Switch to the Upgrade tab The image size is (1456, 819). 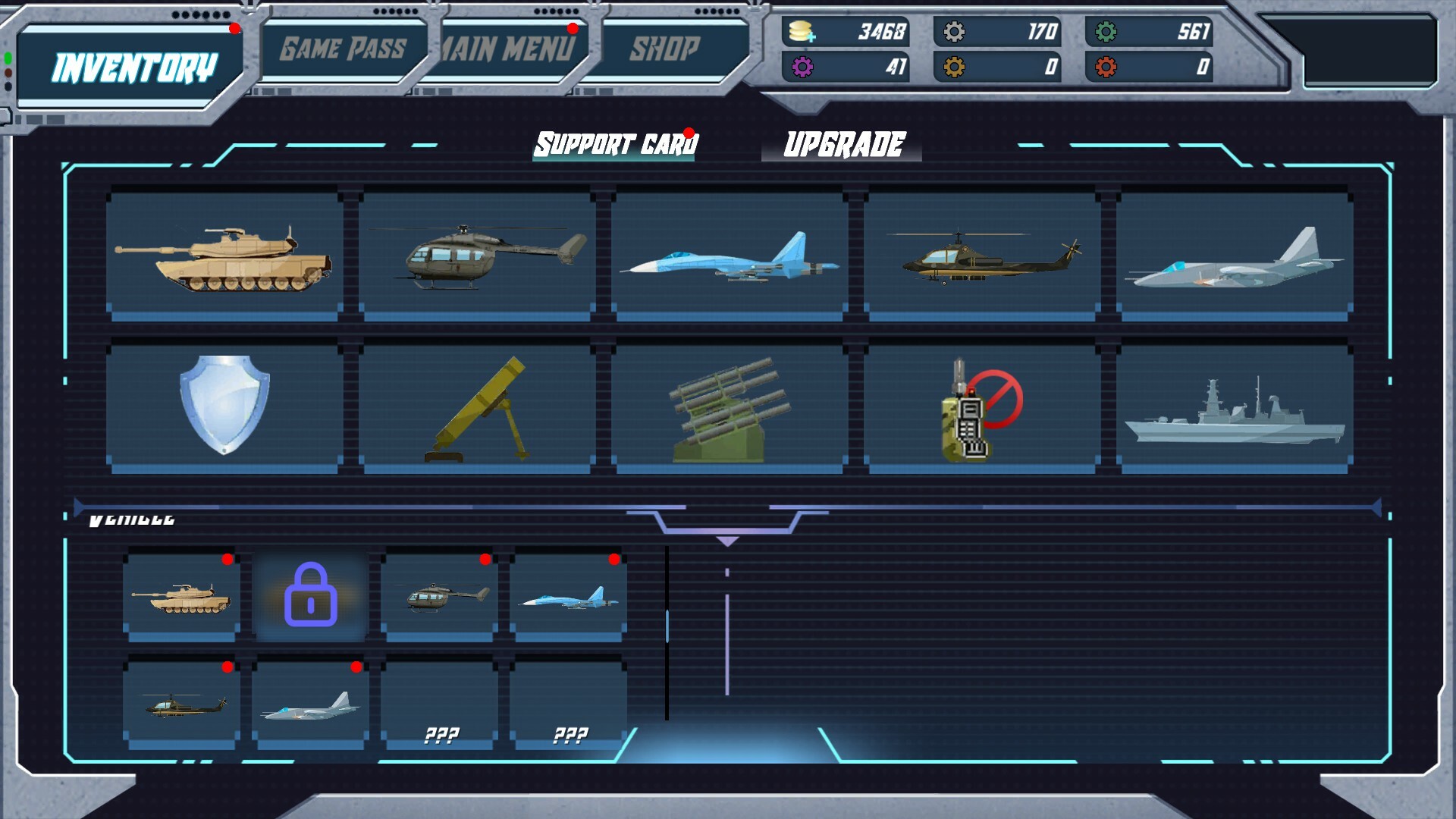(844, 142)
